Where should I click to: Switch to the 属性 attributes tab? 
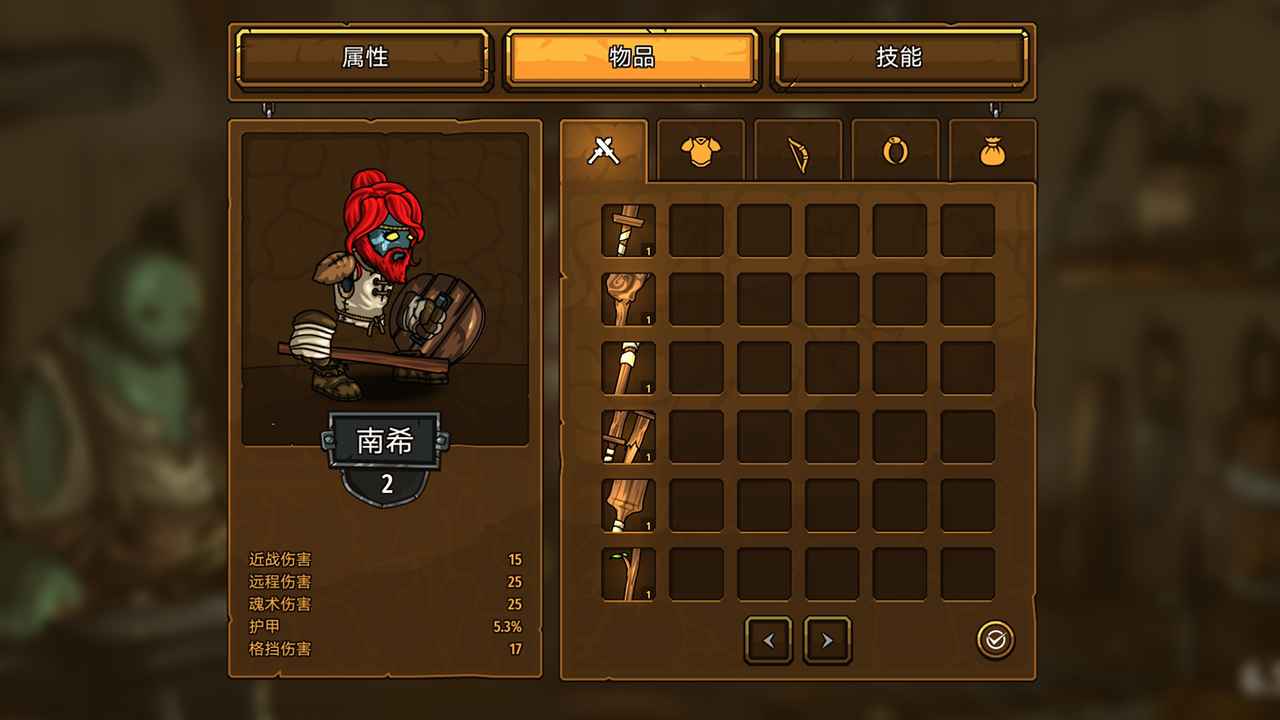(362, 59)
